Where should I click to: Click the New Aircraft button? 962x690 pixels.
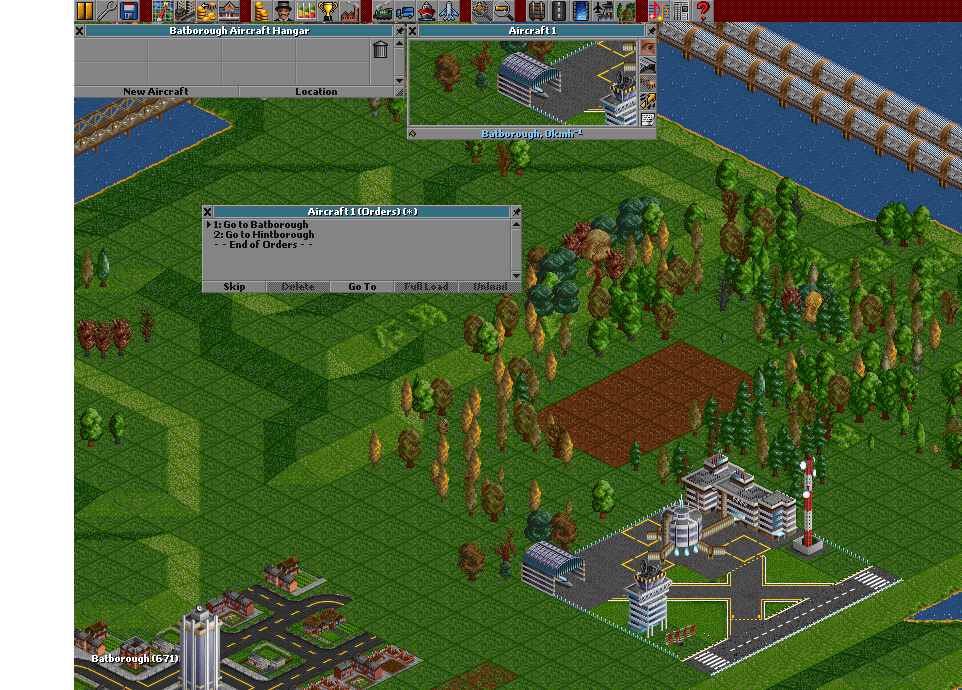155,91
